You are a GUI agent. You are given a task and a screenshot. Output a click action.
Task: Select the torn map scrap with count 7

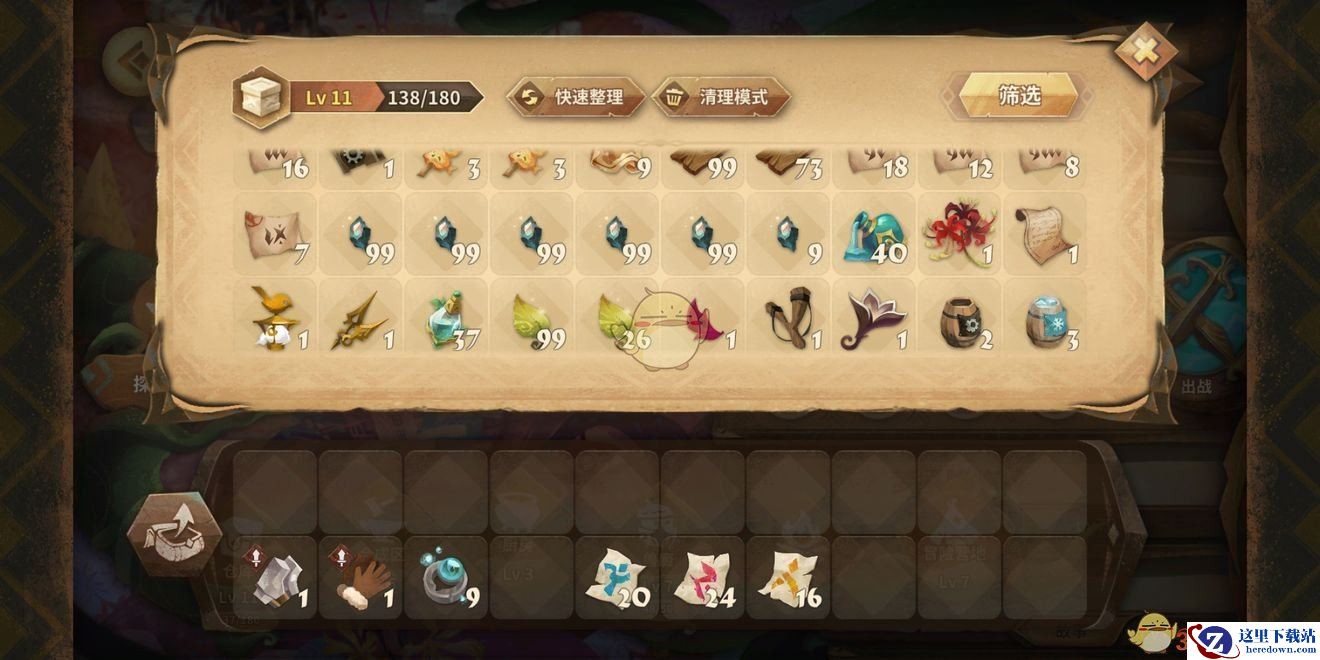pos(274,232)
